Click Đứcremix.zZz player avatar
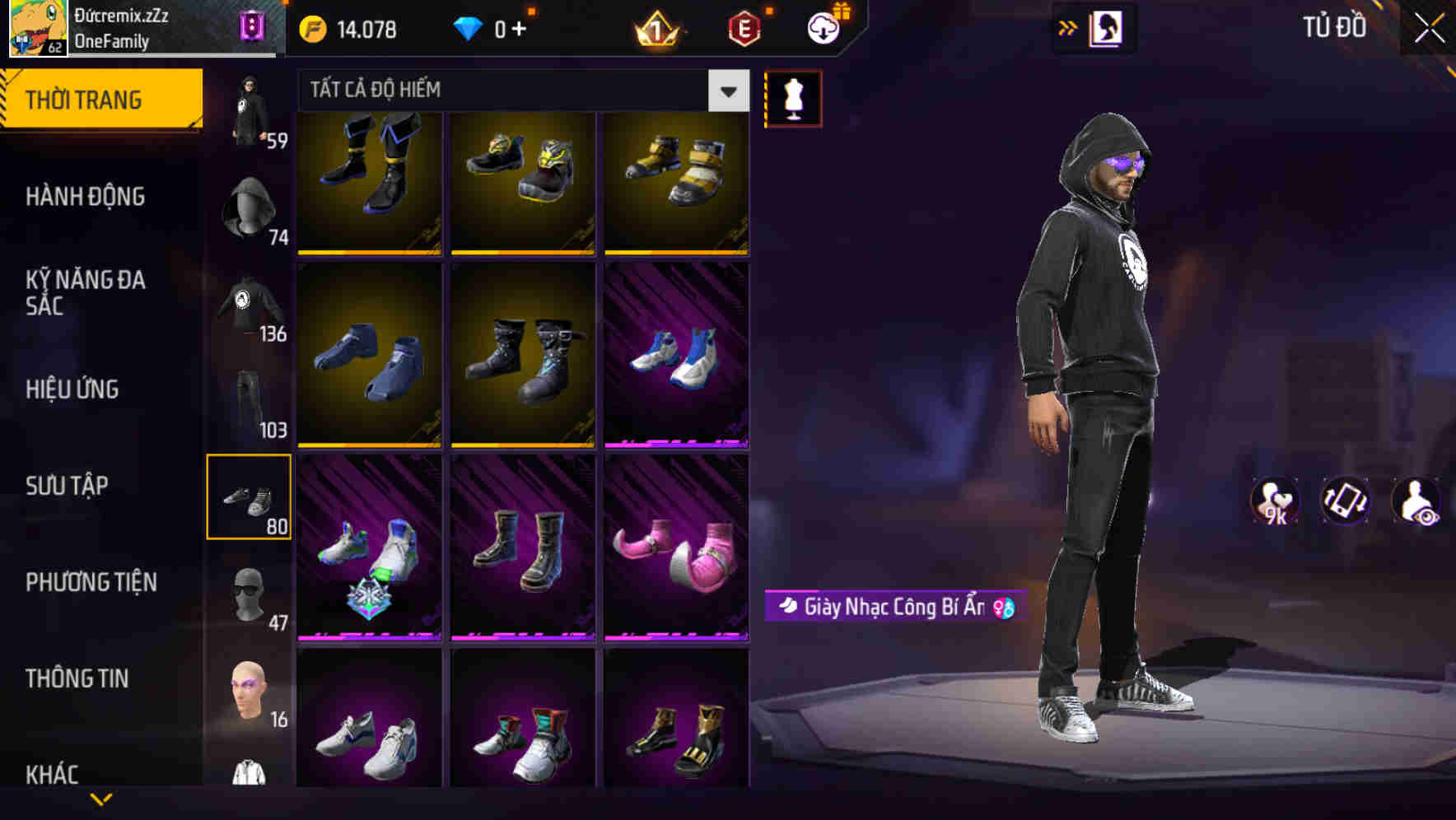 (x=36, y=27)
